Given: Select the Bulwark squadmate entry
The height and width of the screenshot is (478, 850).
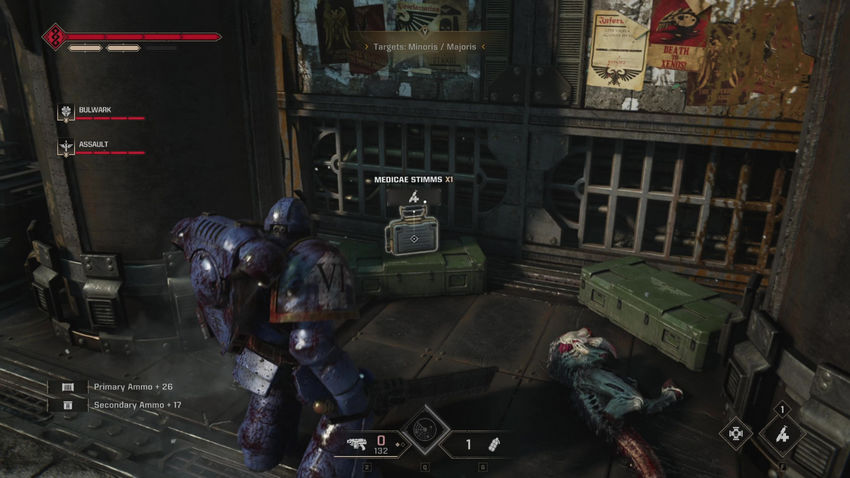Looking at the screenshot, I should [x=94, y=111].
